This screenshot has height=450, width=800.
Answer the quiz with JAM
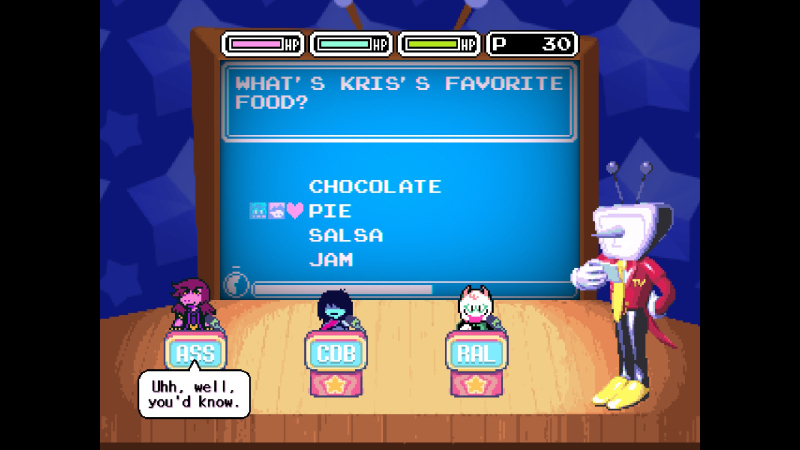click(x=330, y=260)
